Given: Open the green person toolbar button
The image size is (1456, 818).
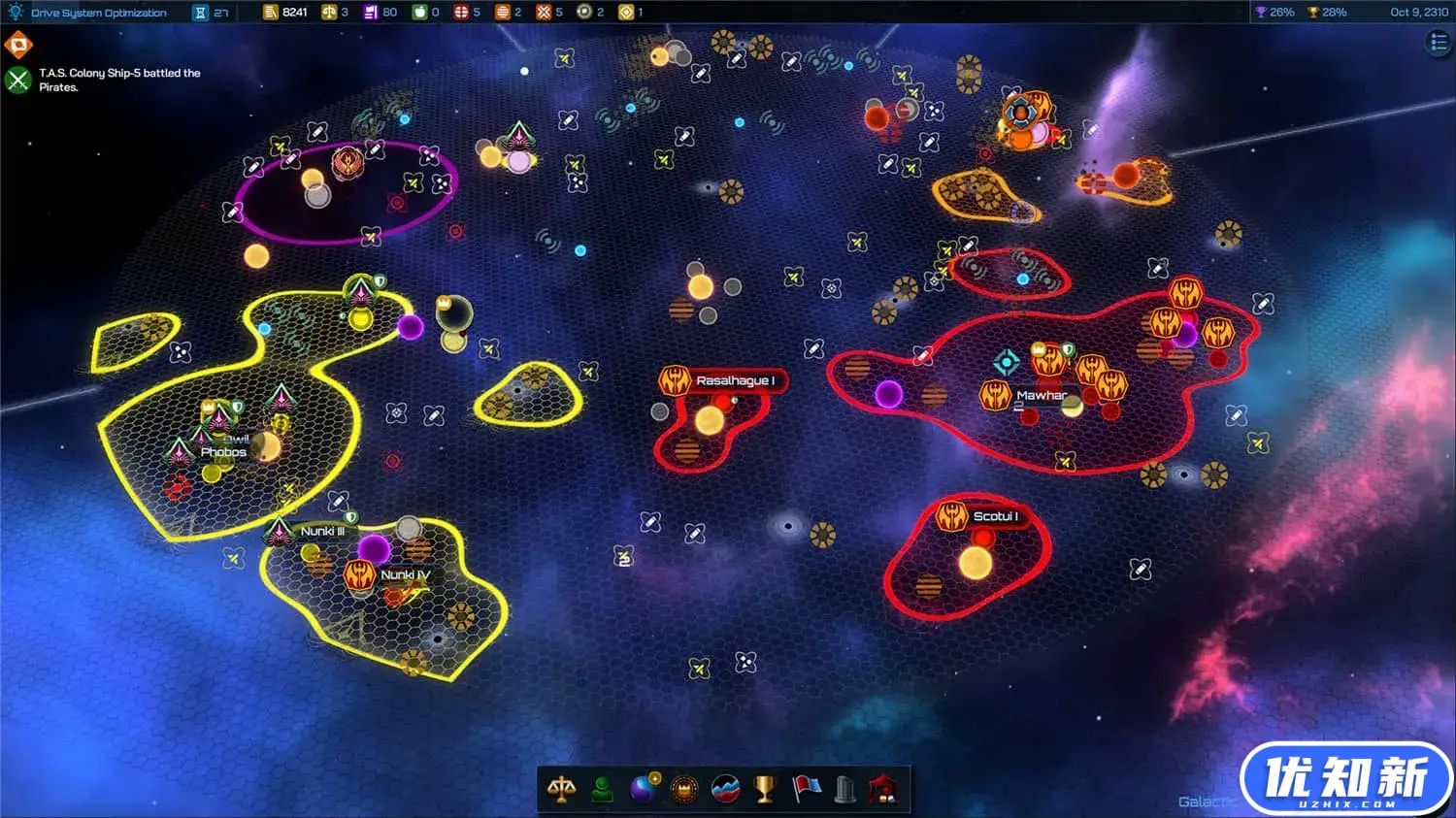Looking at the screenshot, I should click(x=603, y=790).
